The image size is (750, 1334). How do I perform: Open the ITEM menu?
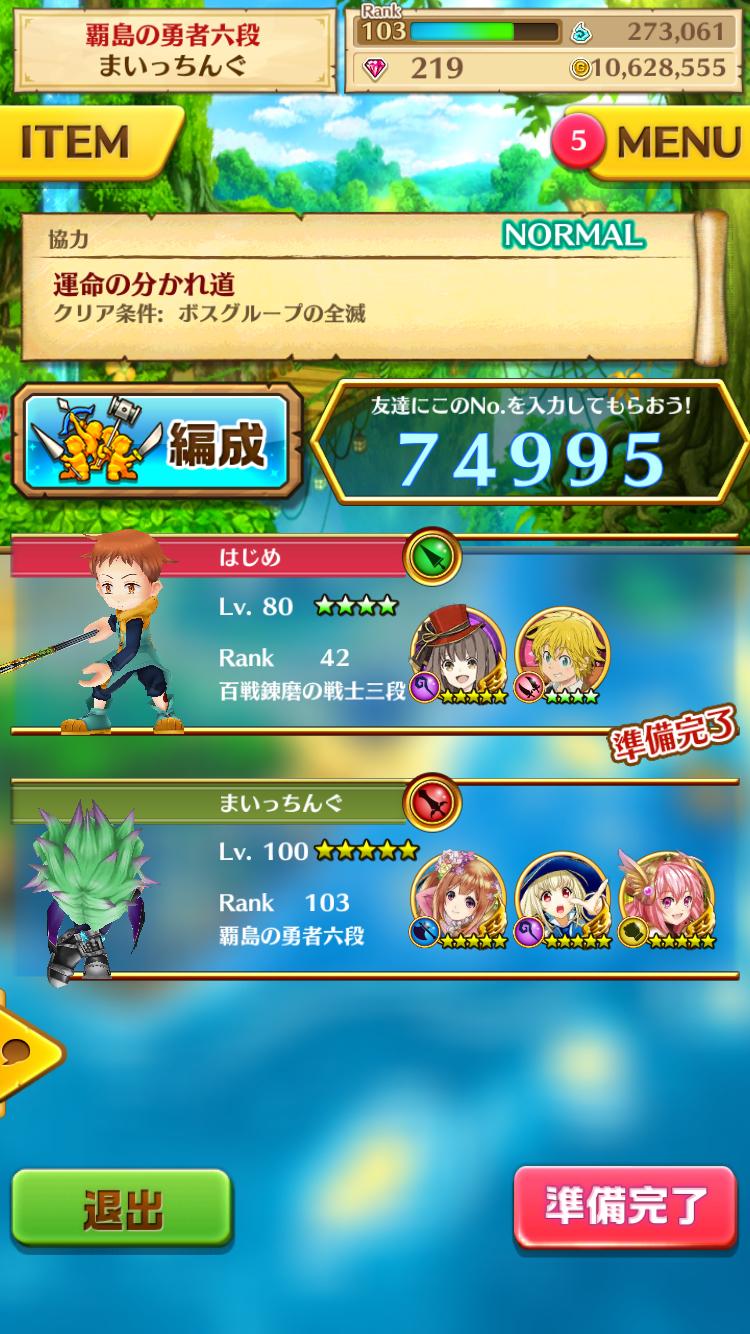pos(85,142)
